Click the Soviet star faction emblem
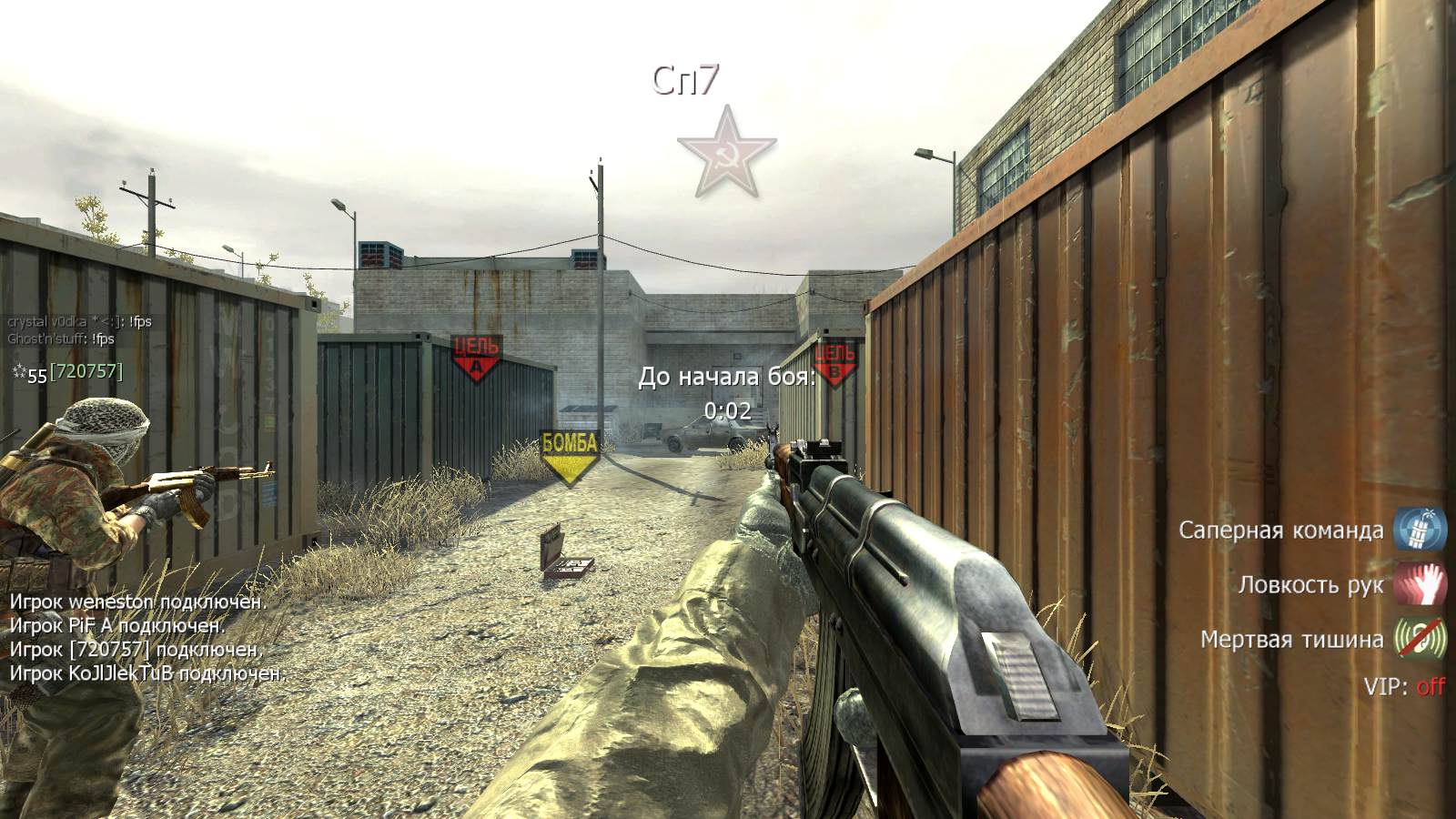 (726, 154)
